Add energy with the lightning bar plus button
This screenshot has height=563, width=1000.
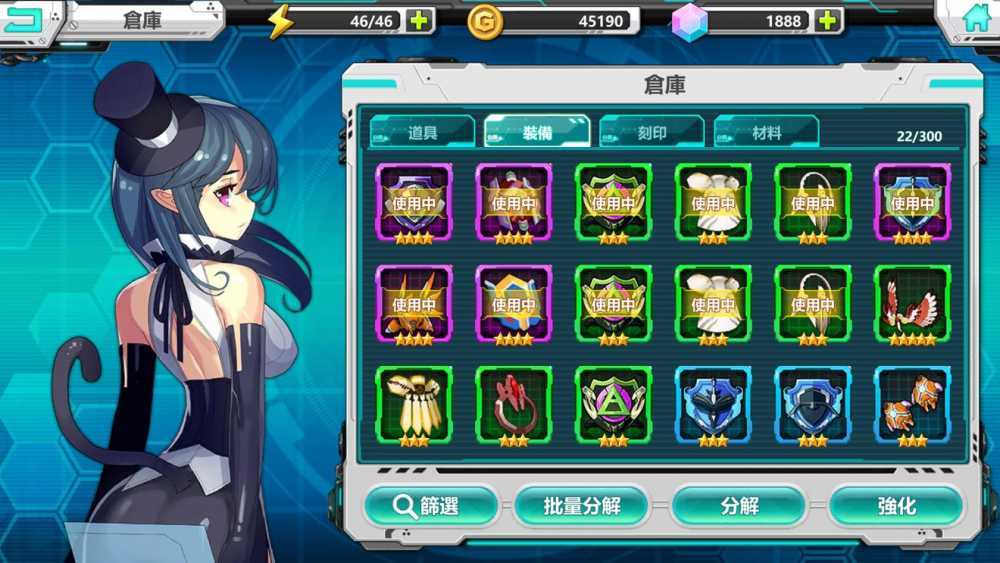pyautogui.click(x=419, y=20)
